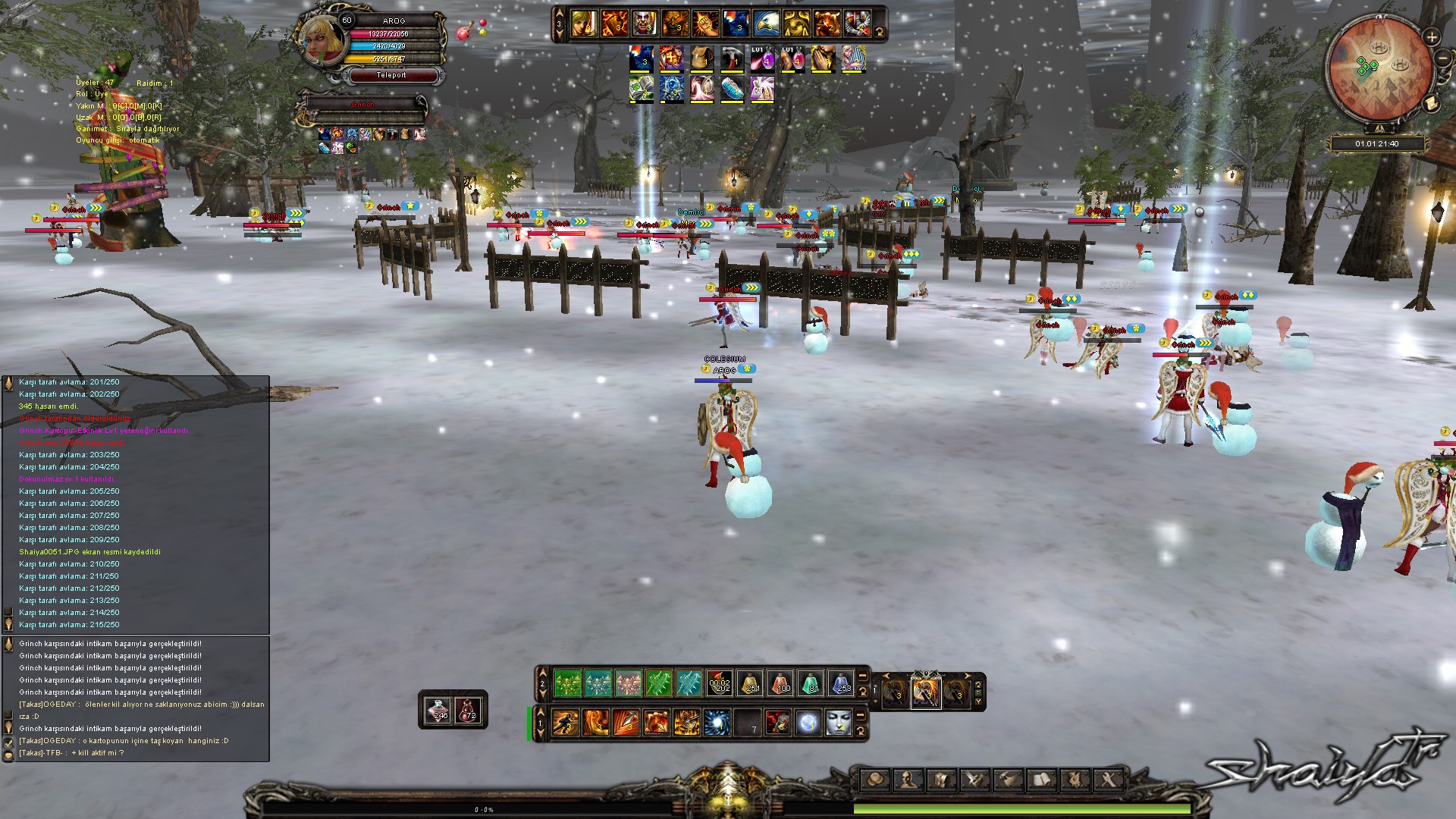Use the orange potion with 100 count
The height and width of the screenshot is (819, 1456).
tap(780, 683)
